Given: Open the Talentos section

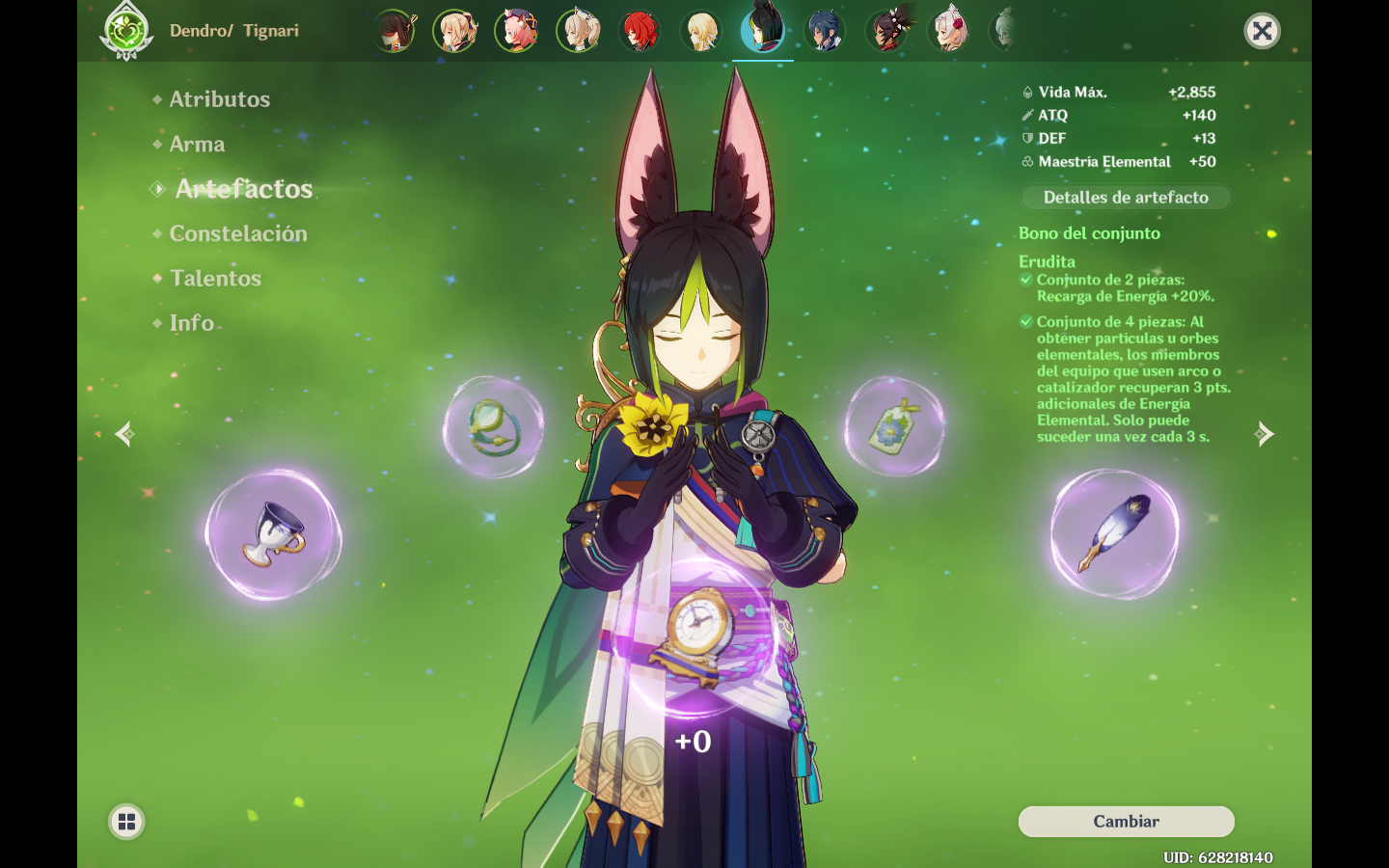Looking at the screenshot, I should click(215, 279).
